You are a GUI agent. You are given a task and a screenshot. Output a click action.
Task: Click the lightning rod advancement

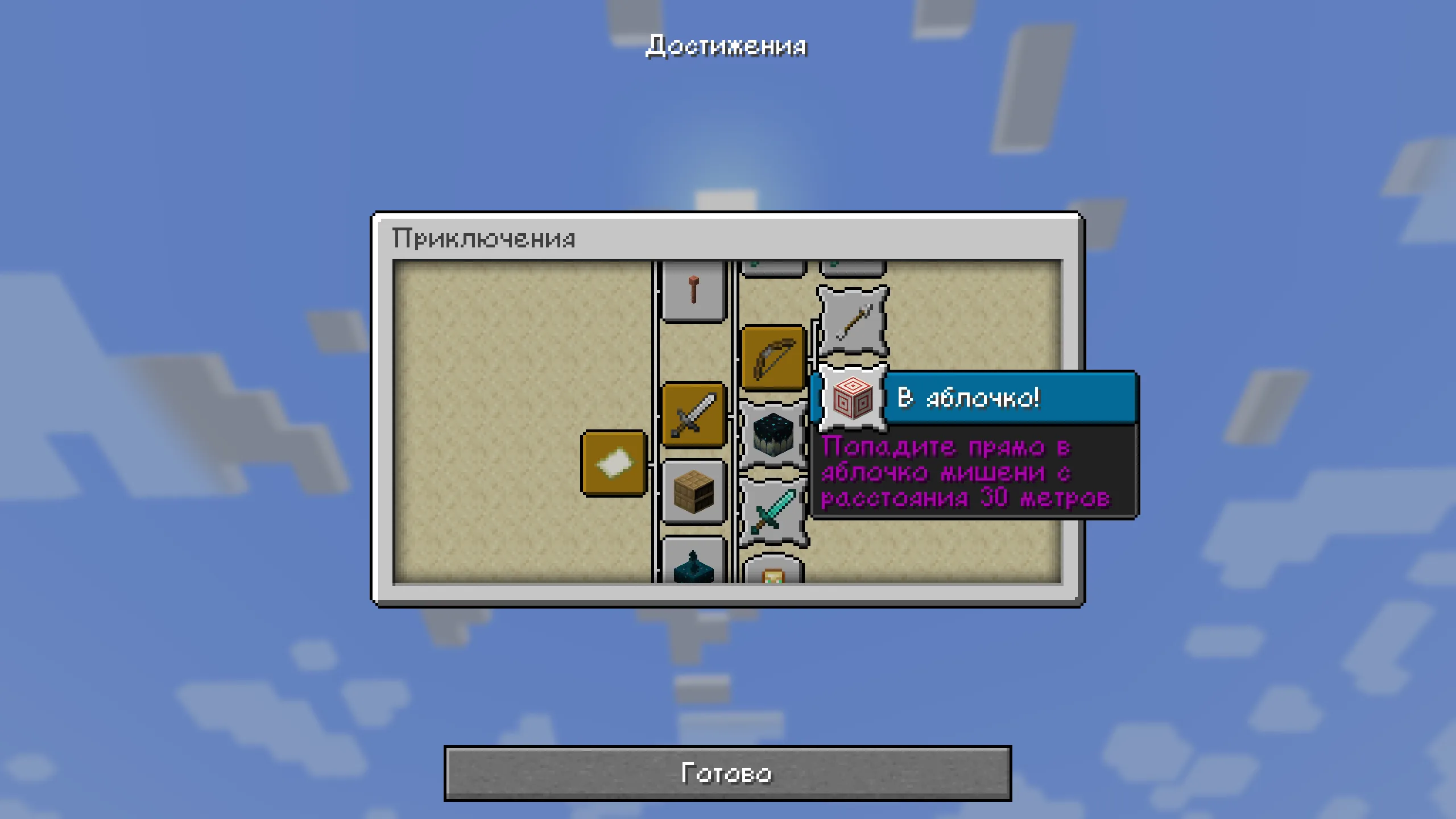693,290
